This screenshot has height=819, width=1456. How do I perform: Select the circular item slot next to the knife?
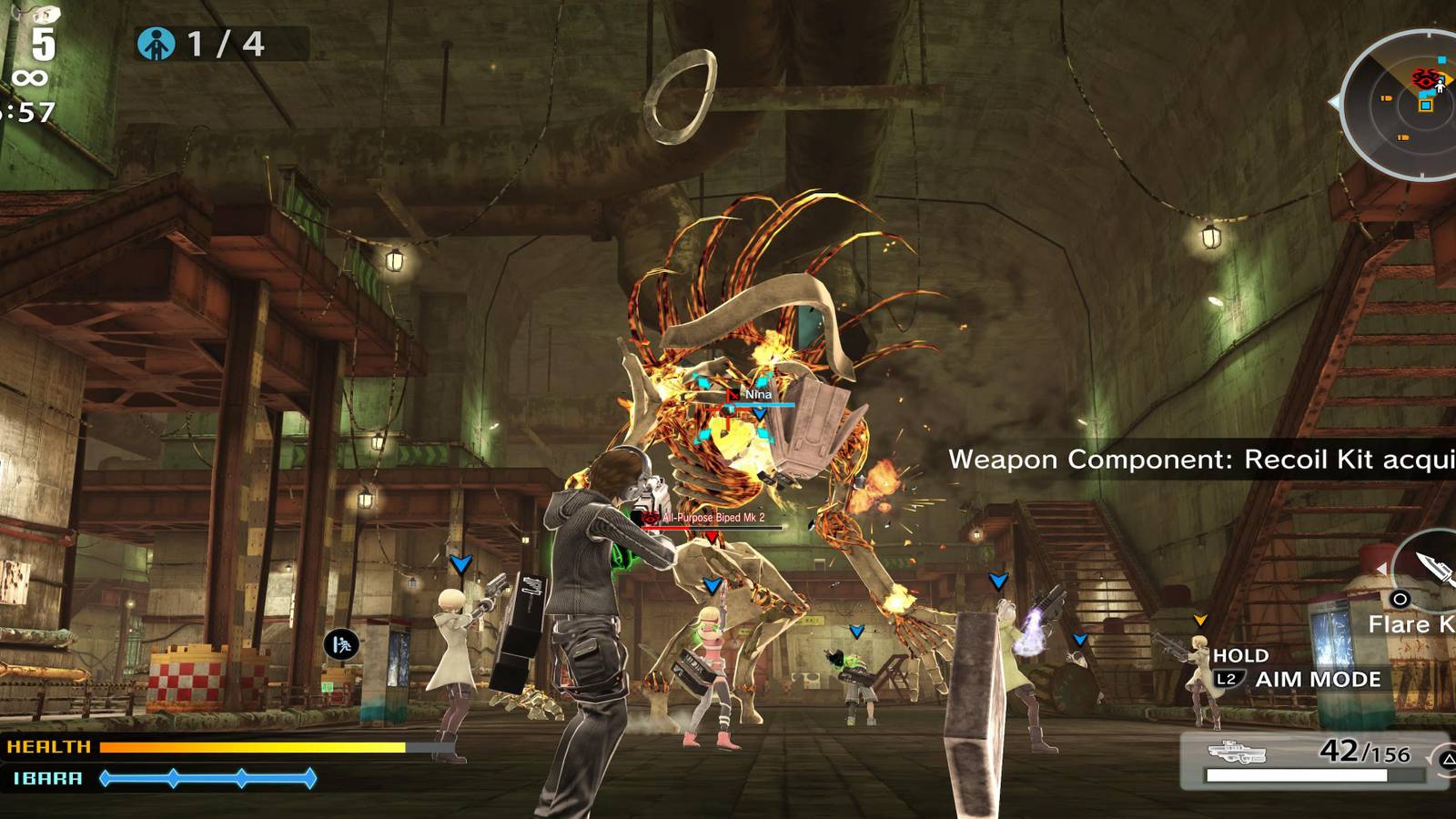point(1400,600)
